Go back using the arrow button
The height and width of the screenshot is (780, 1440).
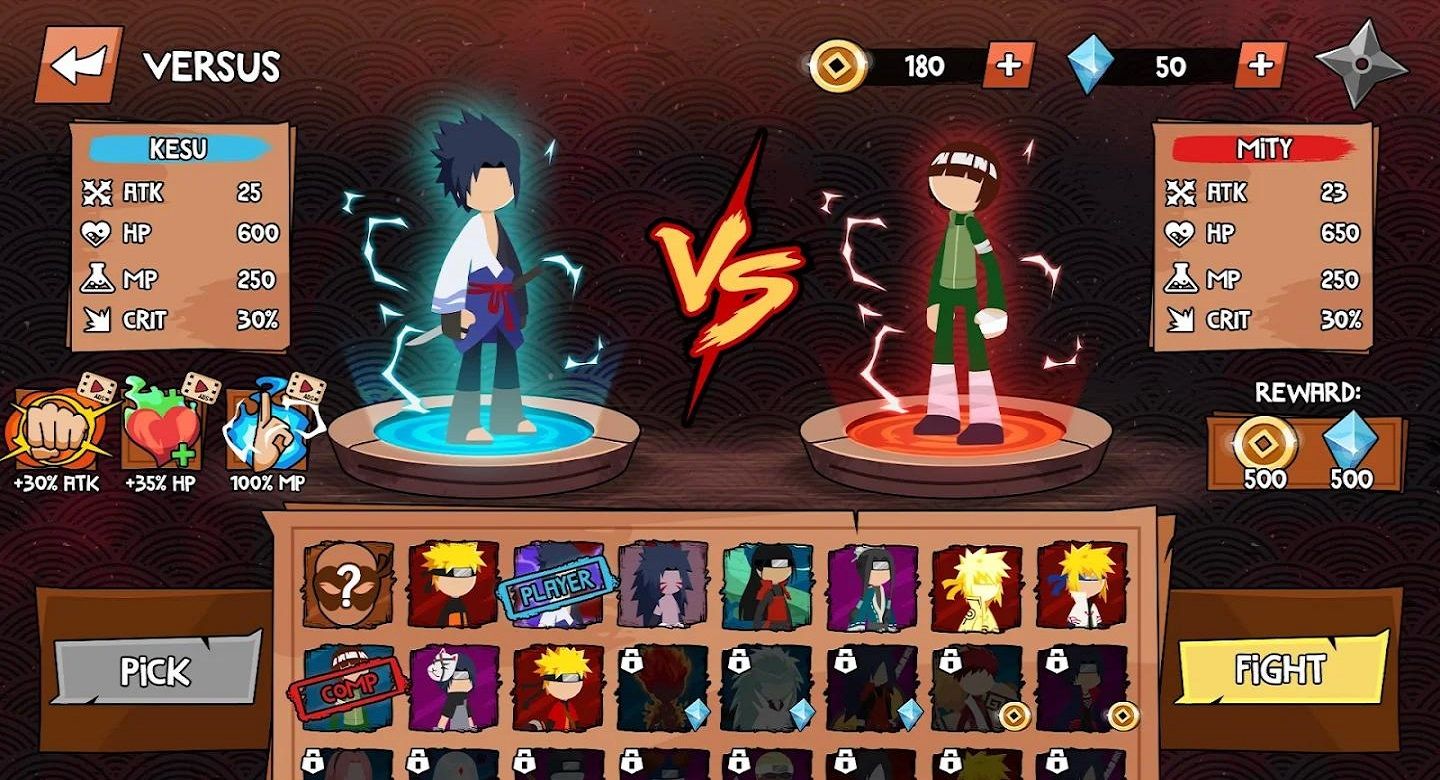point(78,65)
